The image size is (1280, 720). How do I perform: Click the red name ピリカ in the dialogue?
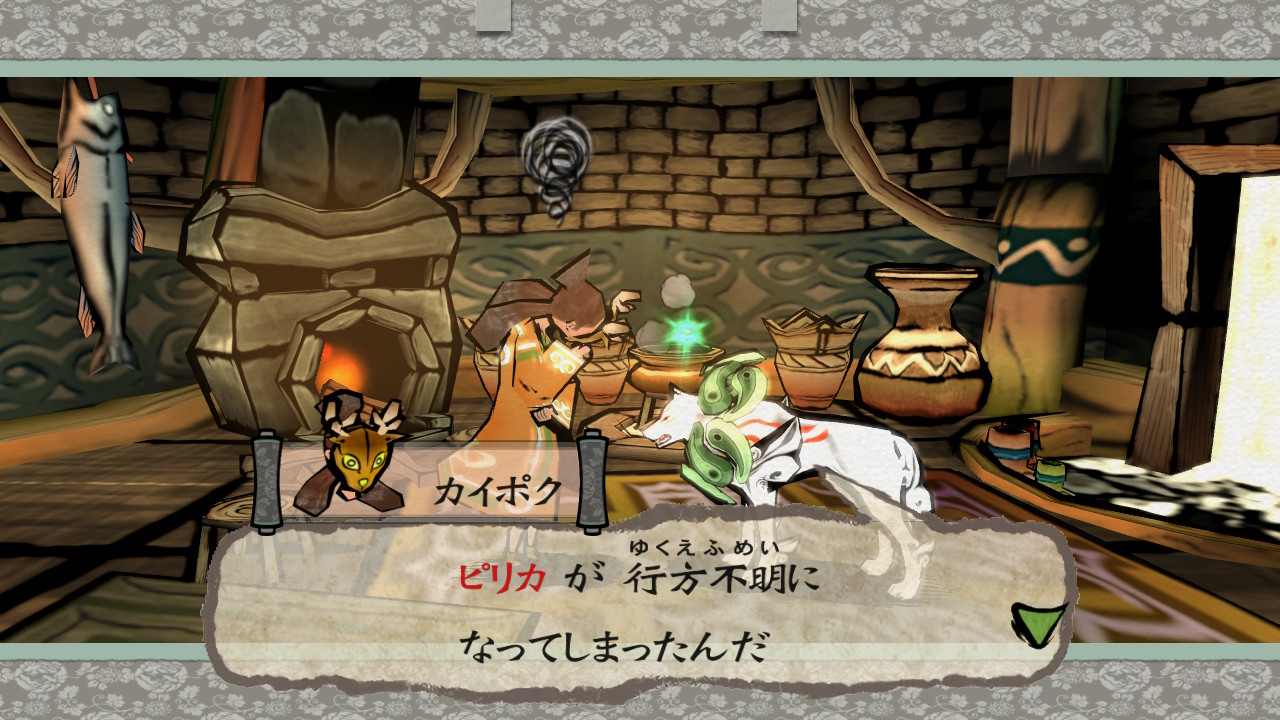[x=500, y=575]
